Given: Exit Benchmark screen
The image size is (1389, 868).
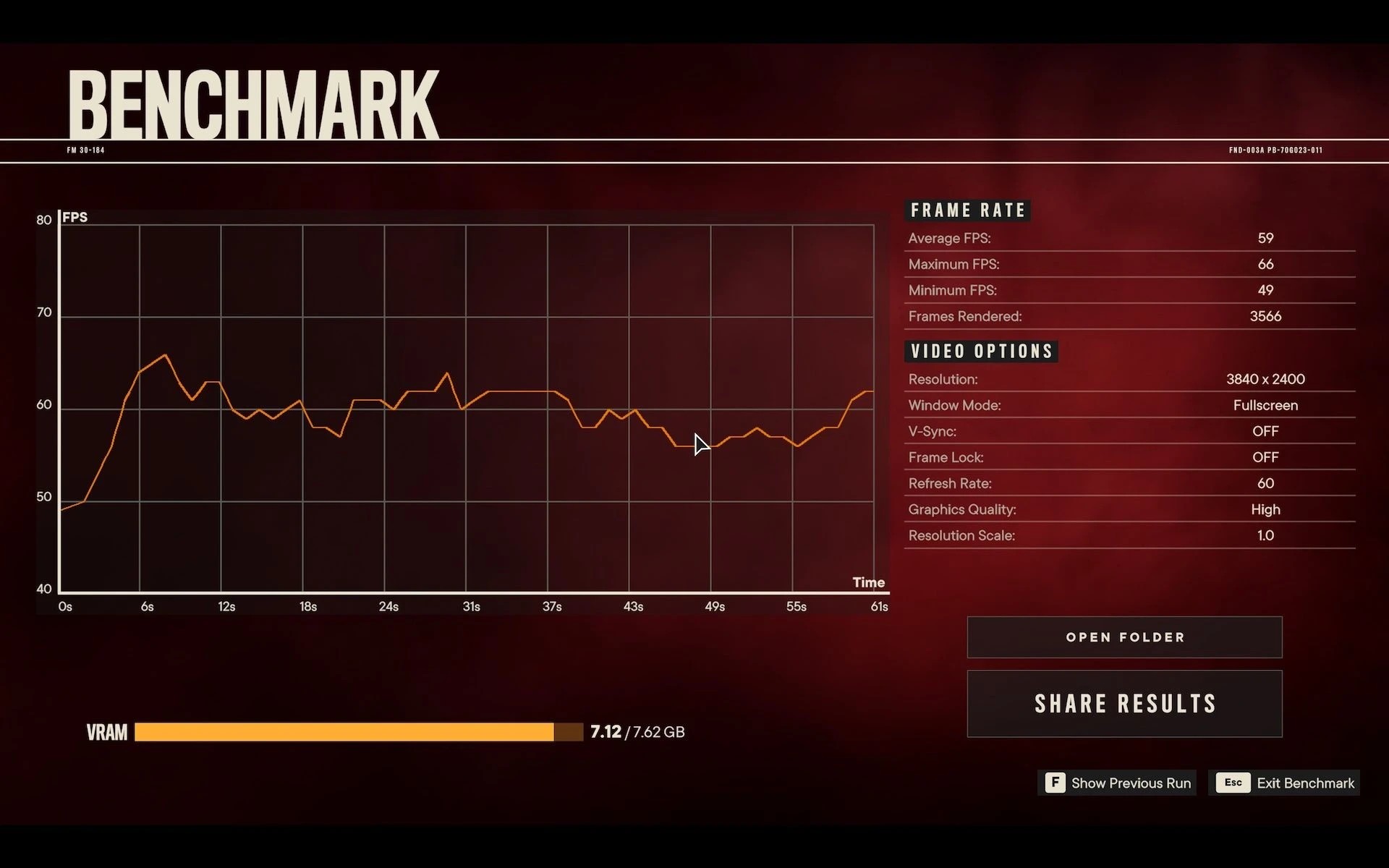Looking at the screenshot, I should pyautogui.click(x=1285, y=783).
